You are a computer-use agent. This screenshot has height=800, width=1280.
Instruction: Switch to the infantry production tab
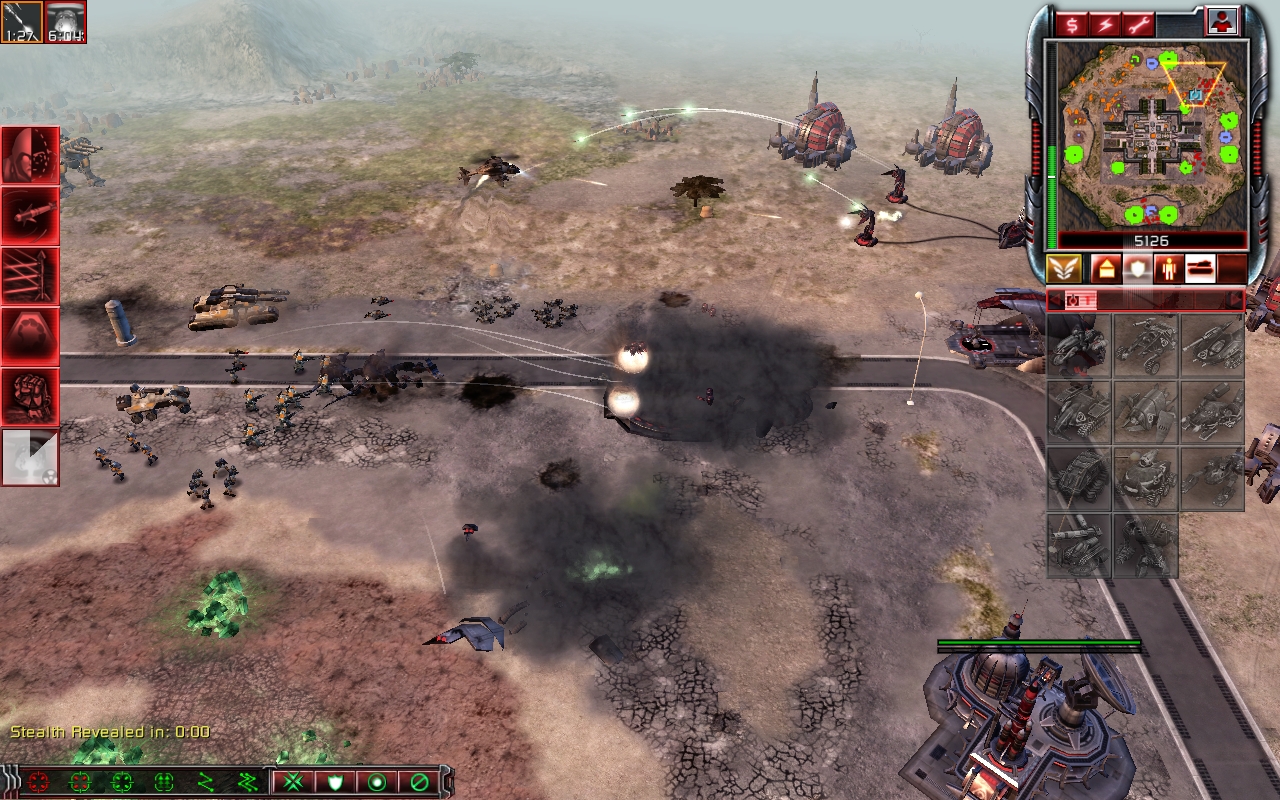click(1166, 269)
